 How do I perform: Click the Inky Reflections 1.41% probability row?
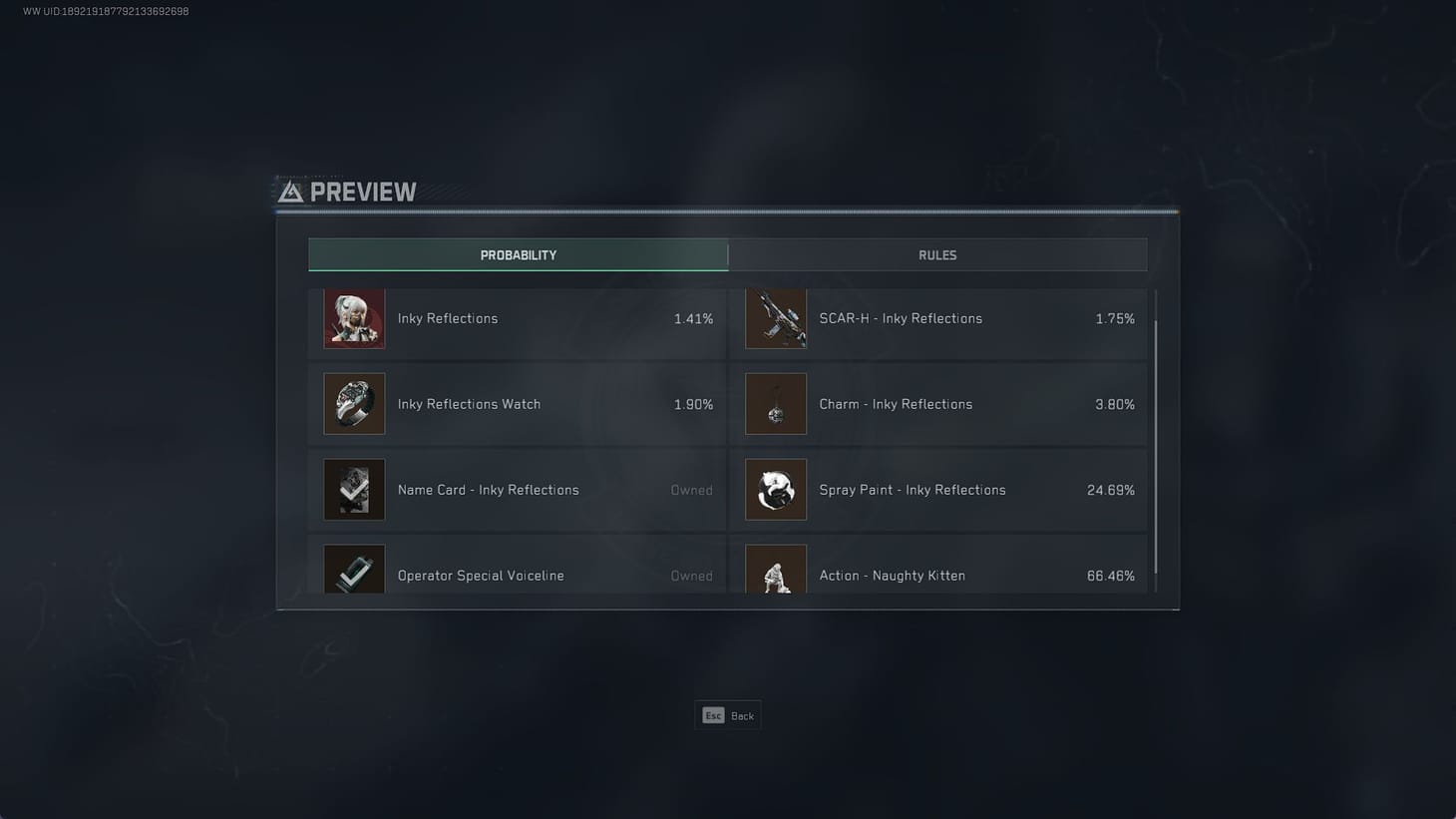click(x=518, y=318)
